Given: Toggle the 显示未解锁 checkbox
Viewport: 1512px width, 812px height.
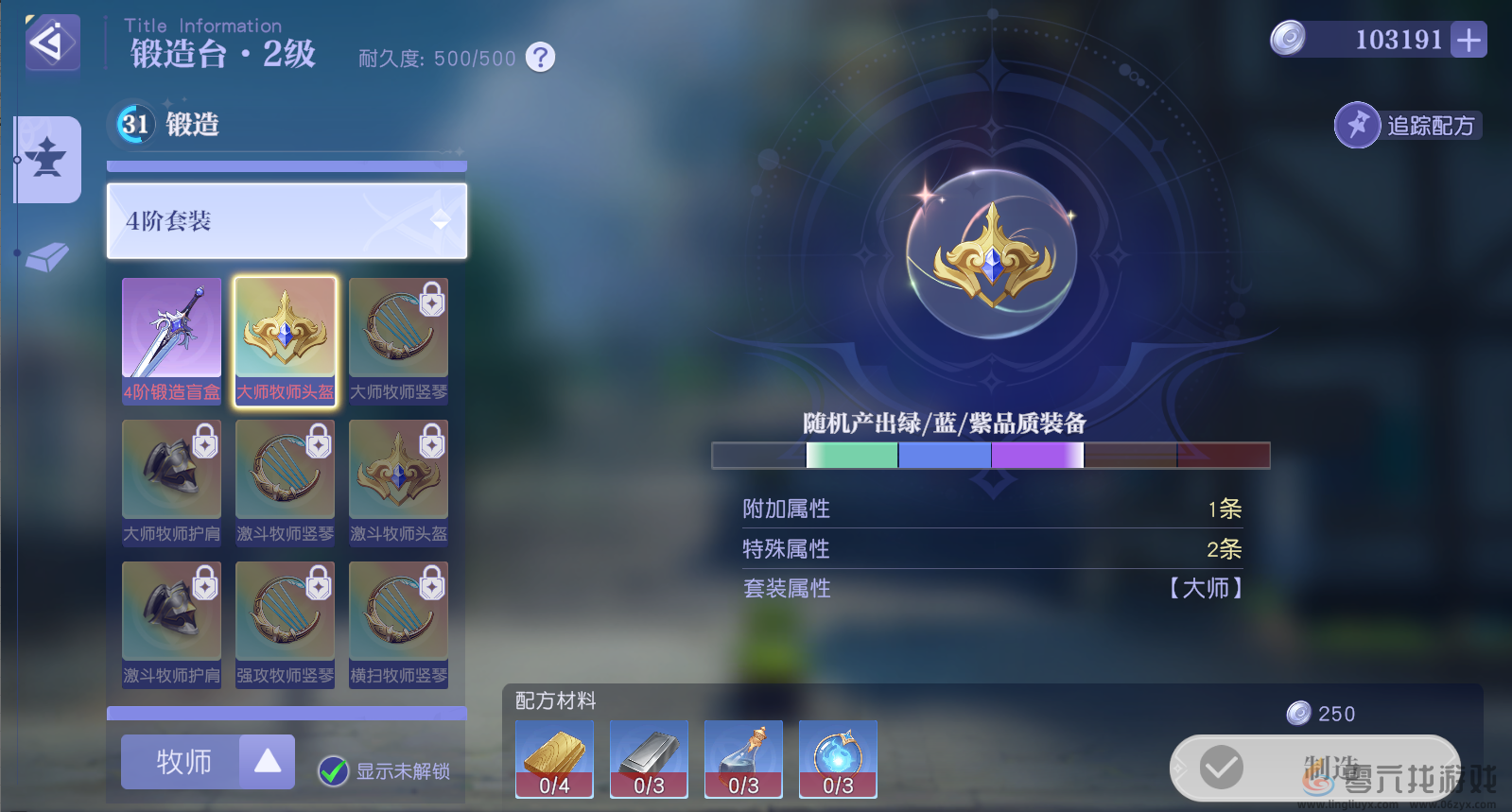Looking at the screenshot, I should pyautogui.click(x=331, y=771).
